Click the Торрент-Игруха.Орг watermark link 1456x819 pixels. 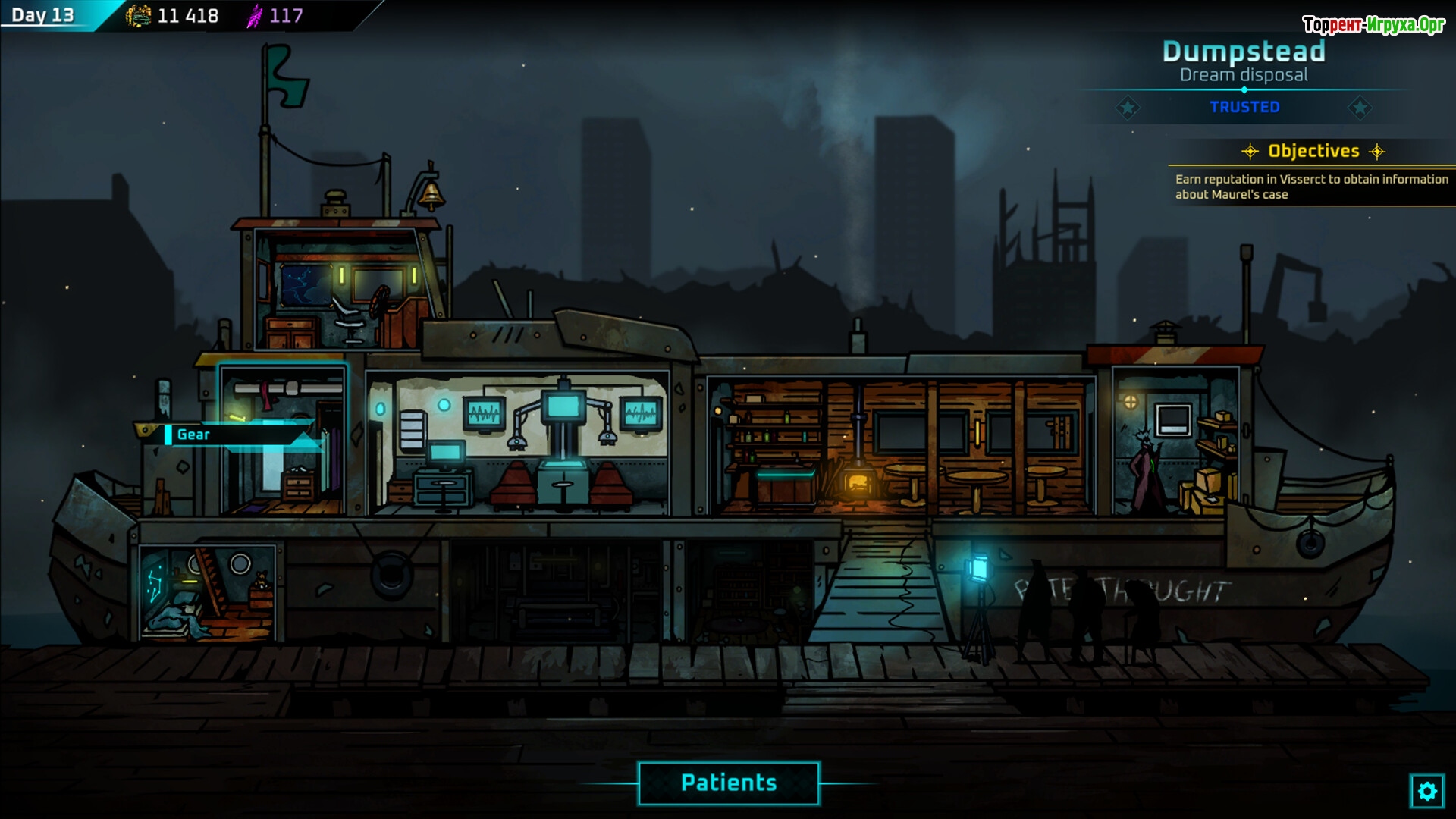pos(1373,25)
